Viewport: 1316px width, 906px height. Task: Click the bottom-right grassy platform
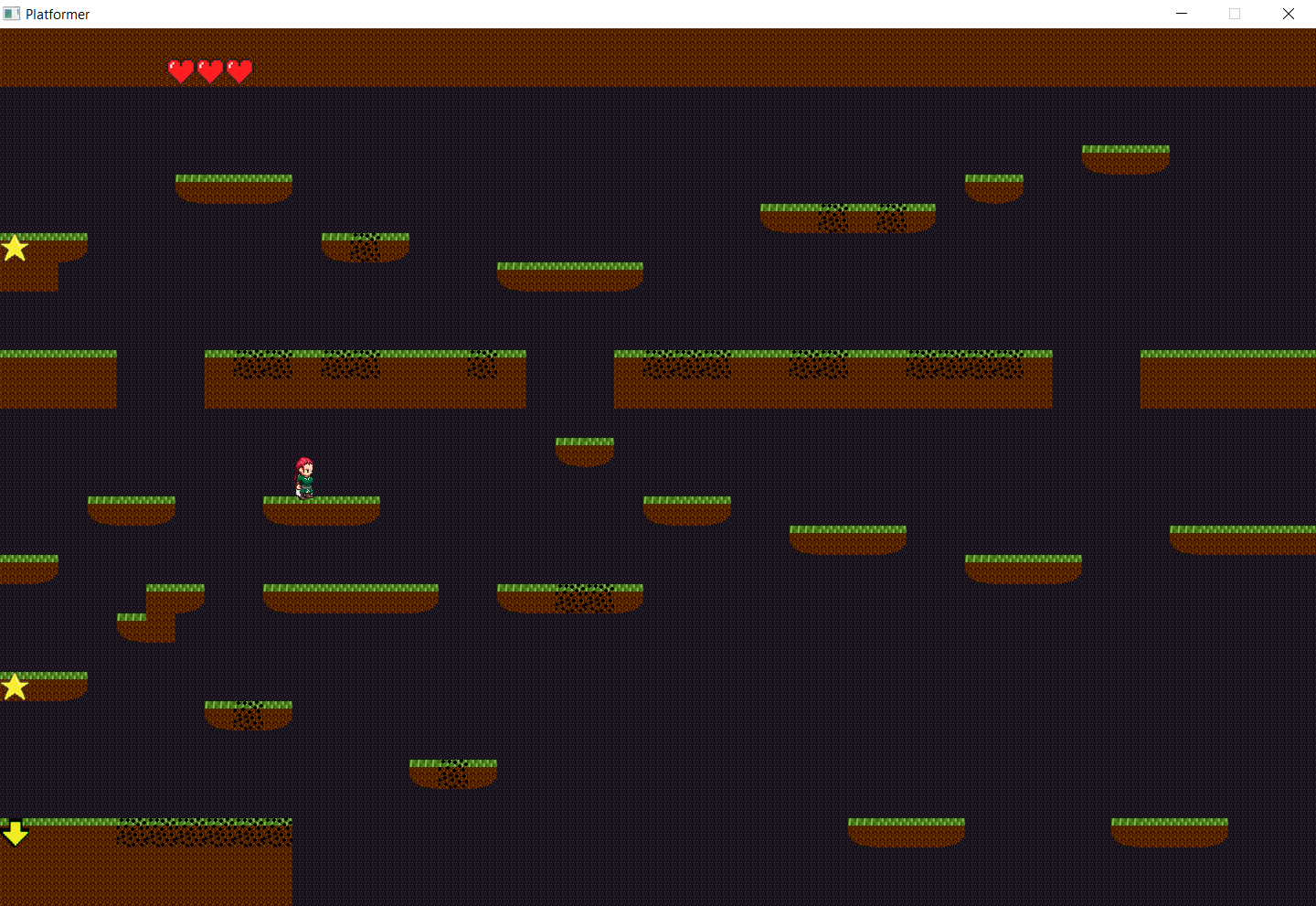(1170, 830)
